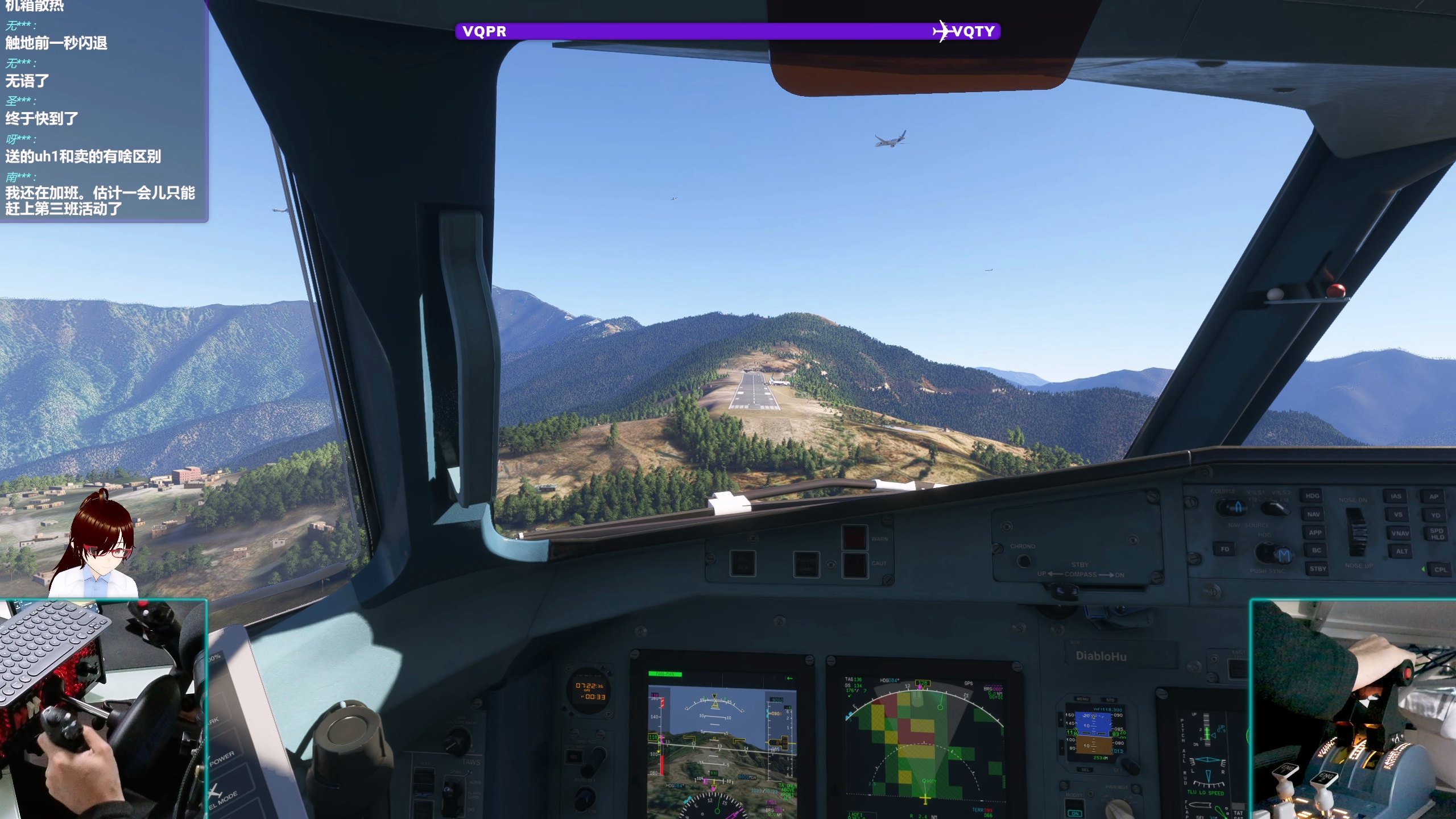This screenshot has width=1456, height=819.
Task: Enable the VNAV mode button
Action: (1400, 533)
